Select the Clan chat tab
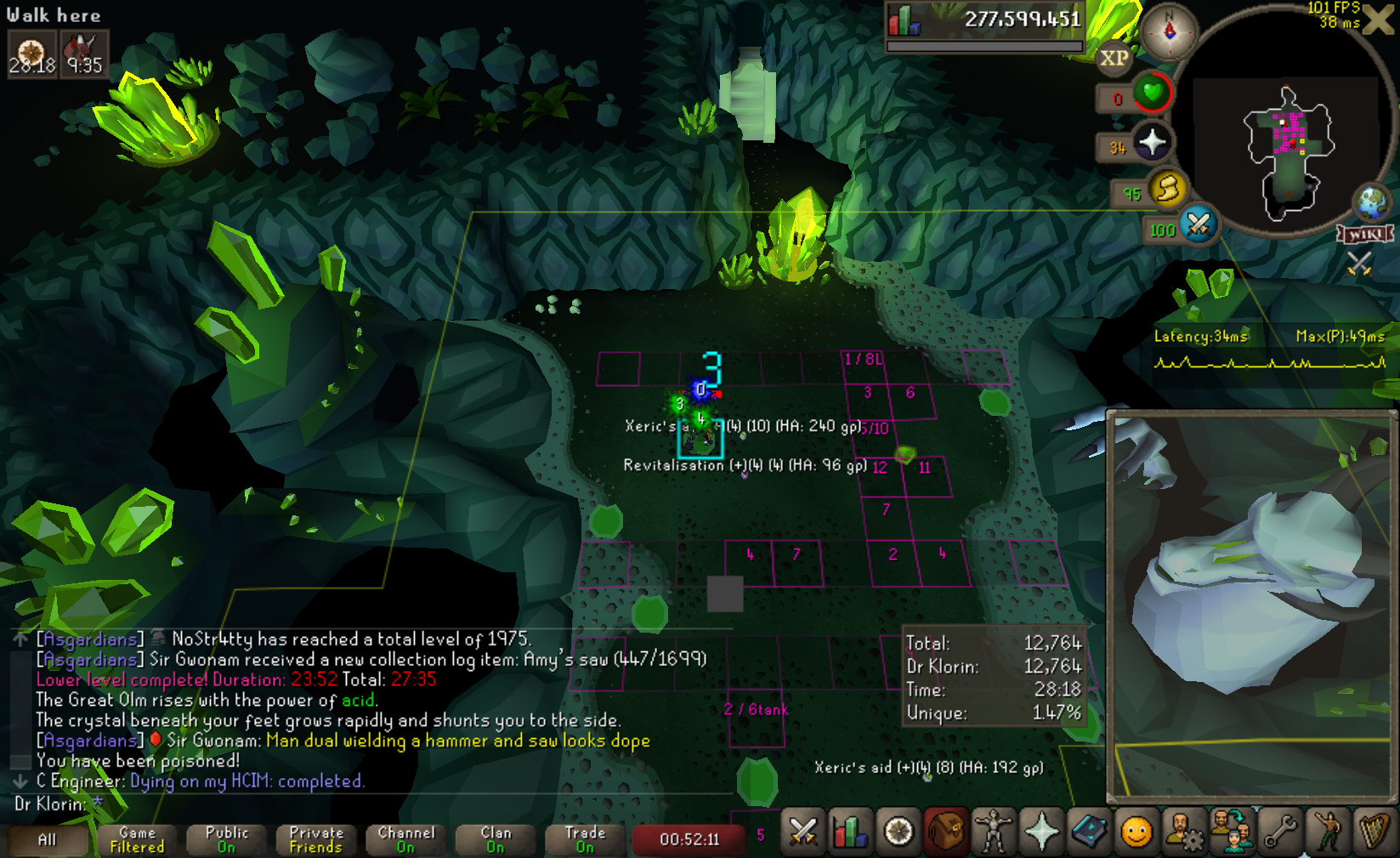Image resolution: width=1400 pixels, height=858 pixels. point(496,839)
